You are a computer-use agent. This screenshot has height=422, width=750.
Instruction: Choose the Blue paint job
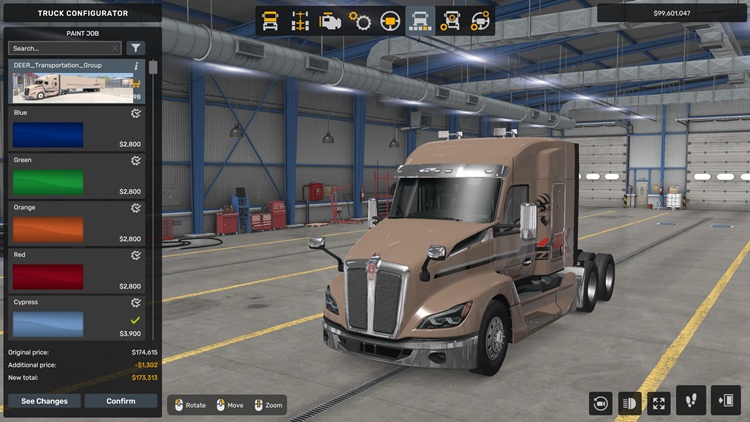(77, 129)
